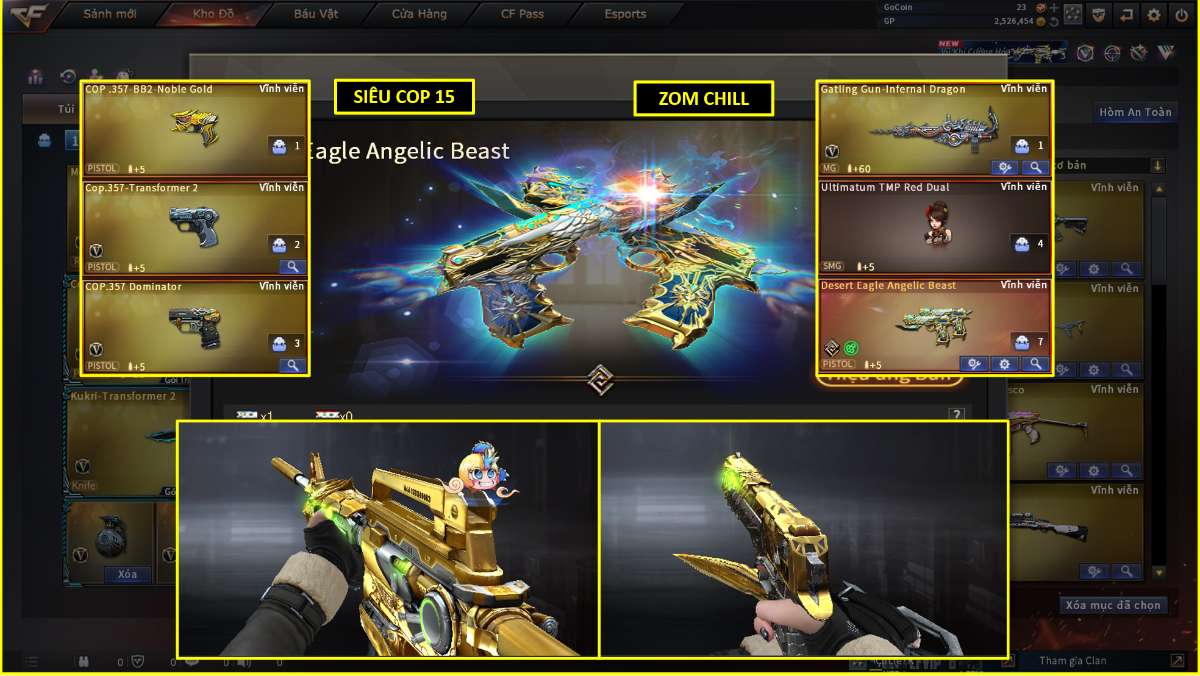Viewport: 1200px width, 676px height.
Task: Select the Gatling Gun-Infernal Dragon card
Action: [x=934, y=130]
